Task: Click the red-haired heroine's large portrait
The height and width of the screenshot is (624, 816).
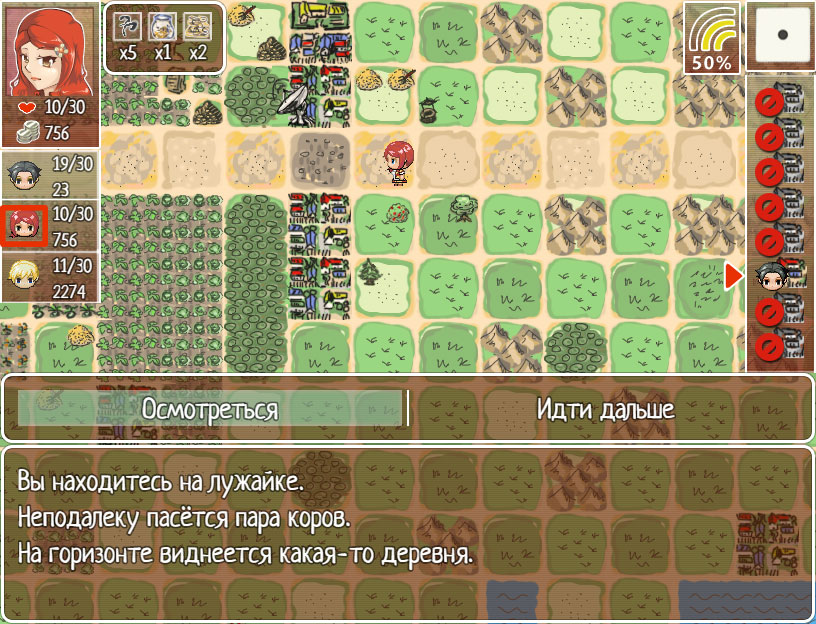Action: [x=50, y=49]
